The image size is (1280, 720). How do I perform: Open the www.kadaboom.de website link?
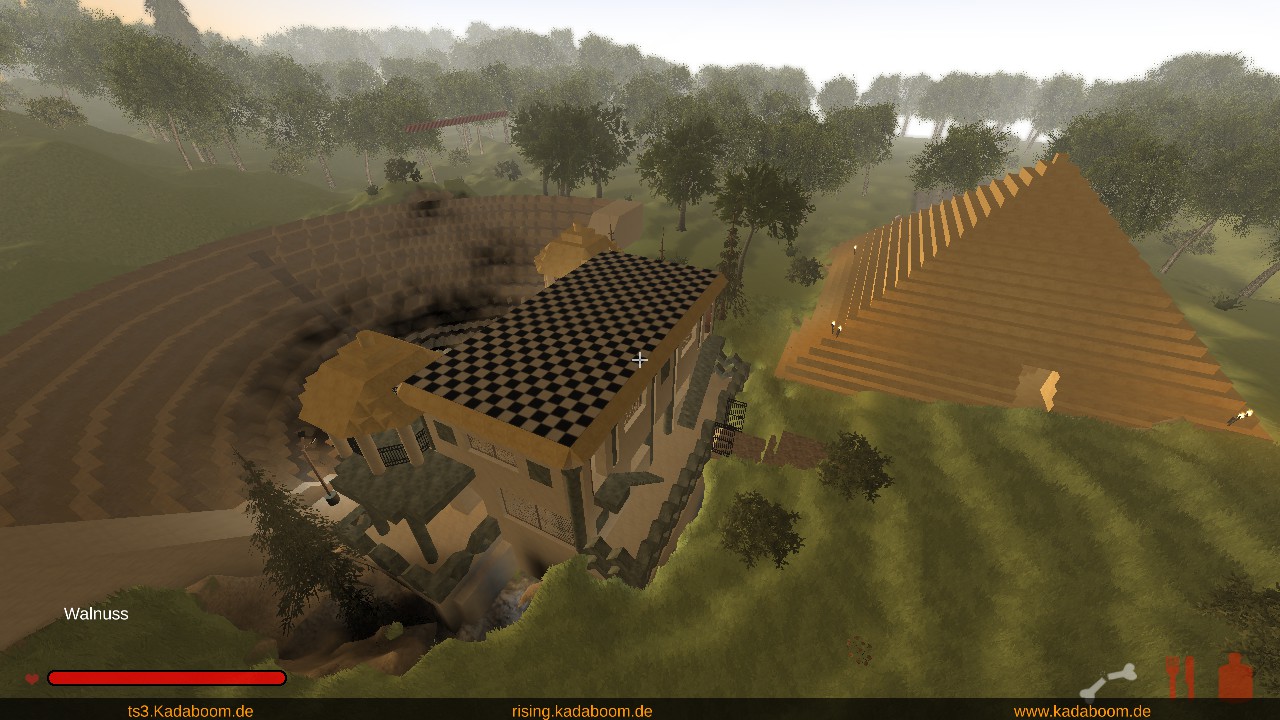[1082, 711]
